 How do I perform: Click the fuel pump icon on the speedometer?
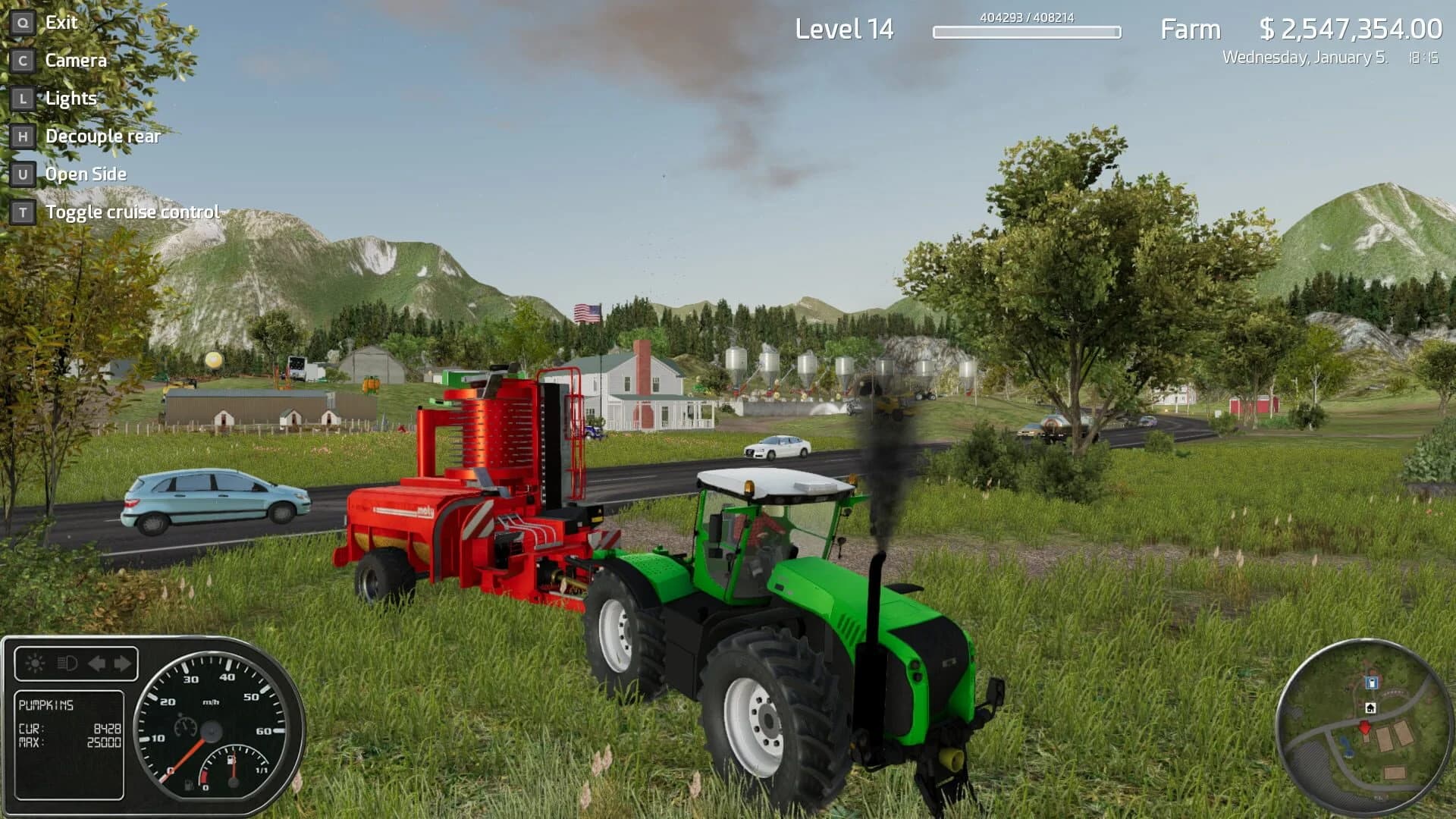(x=231, y=759)
